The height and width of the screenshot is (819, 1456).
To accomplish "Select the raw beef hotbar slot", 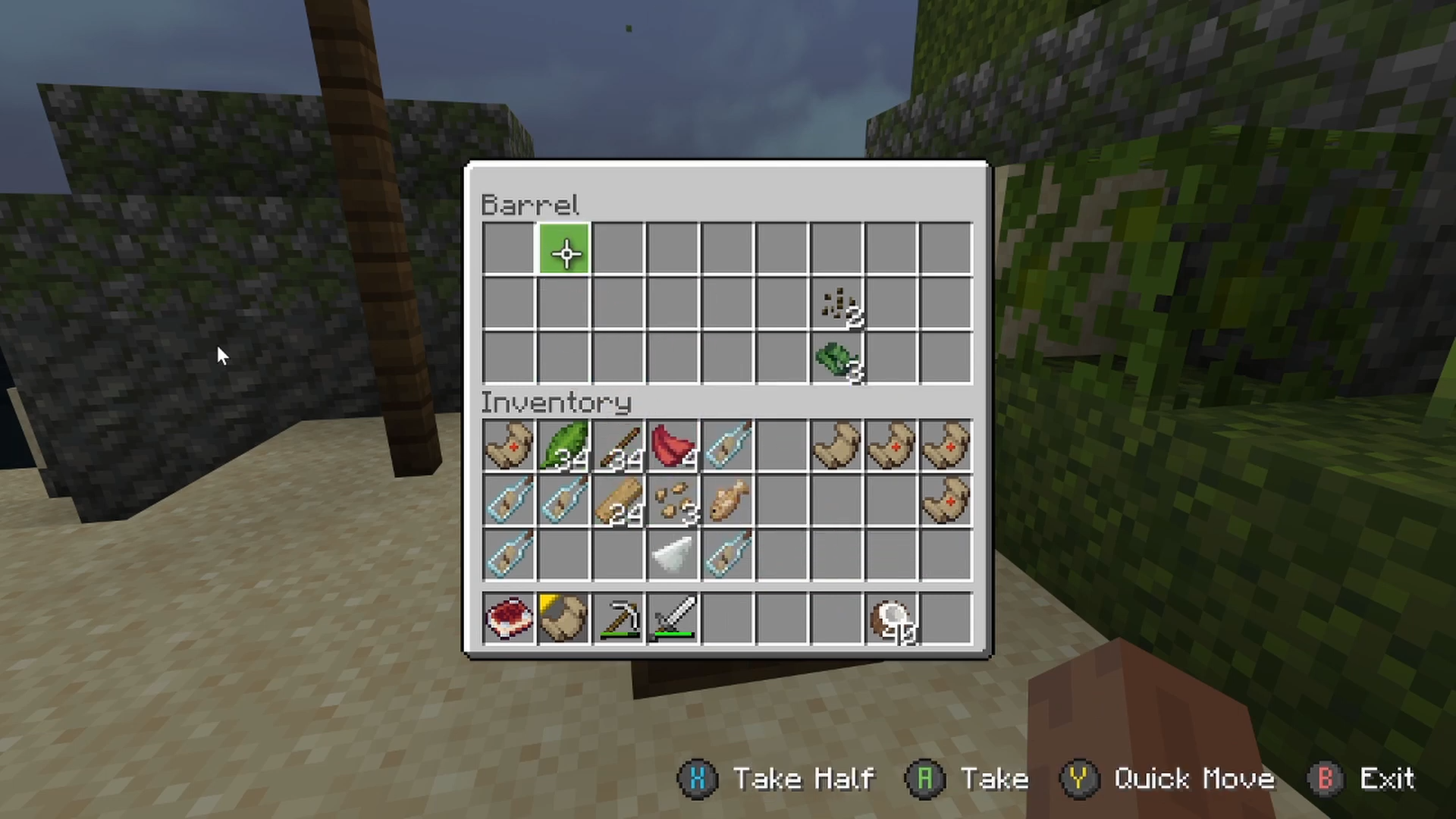I will [509, 618].
